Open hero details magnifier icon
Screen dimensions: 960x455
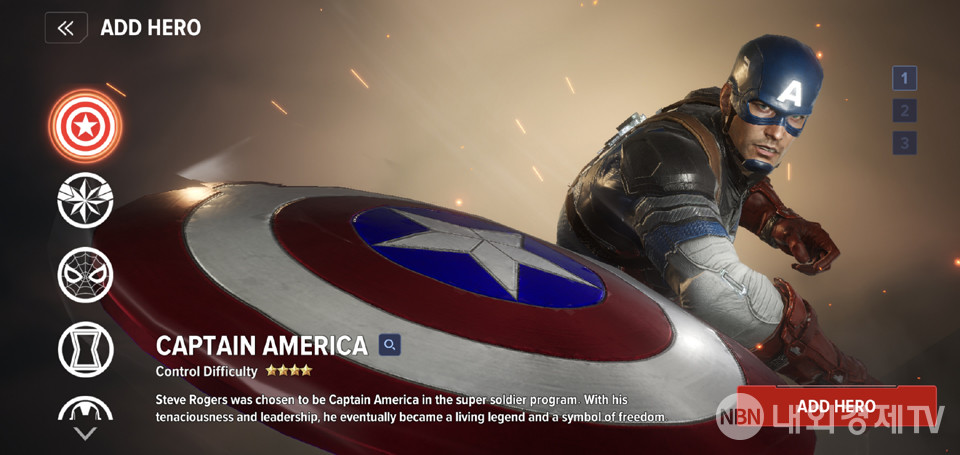point(390,345)
